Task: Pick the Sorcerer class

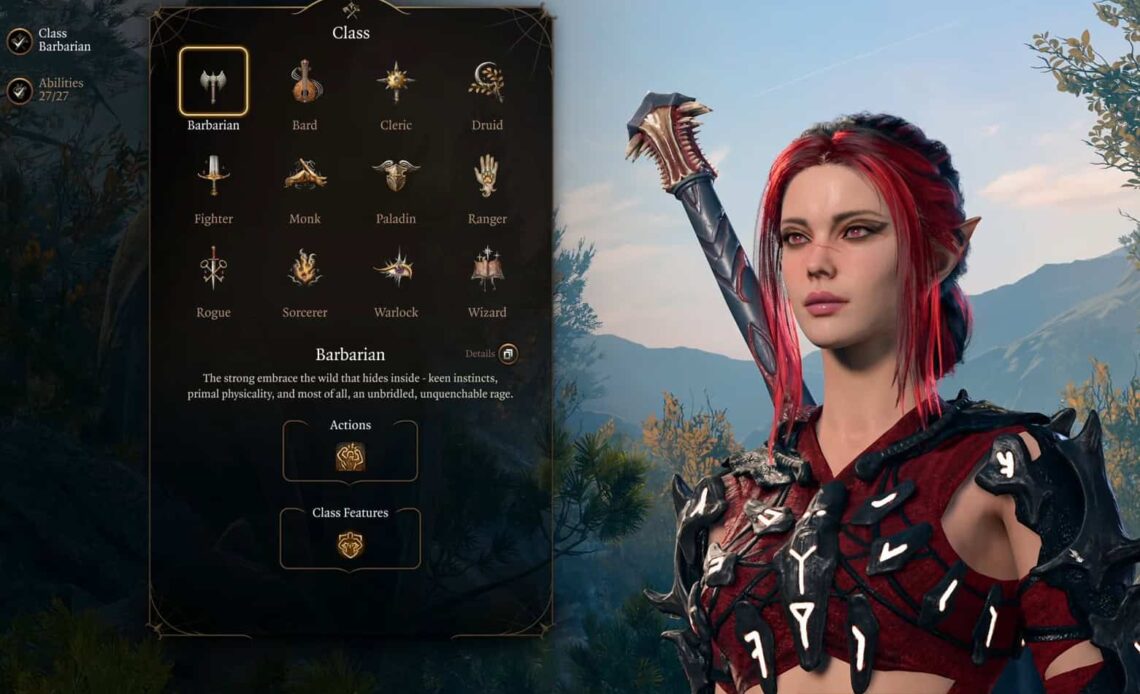Action: [305, 268]
